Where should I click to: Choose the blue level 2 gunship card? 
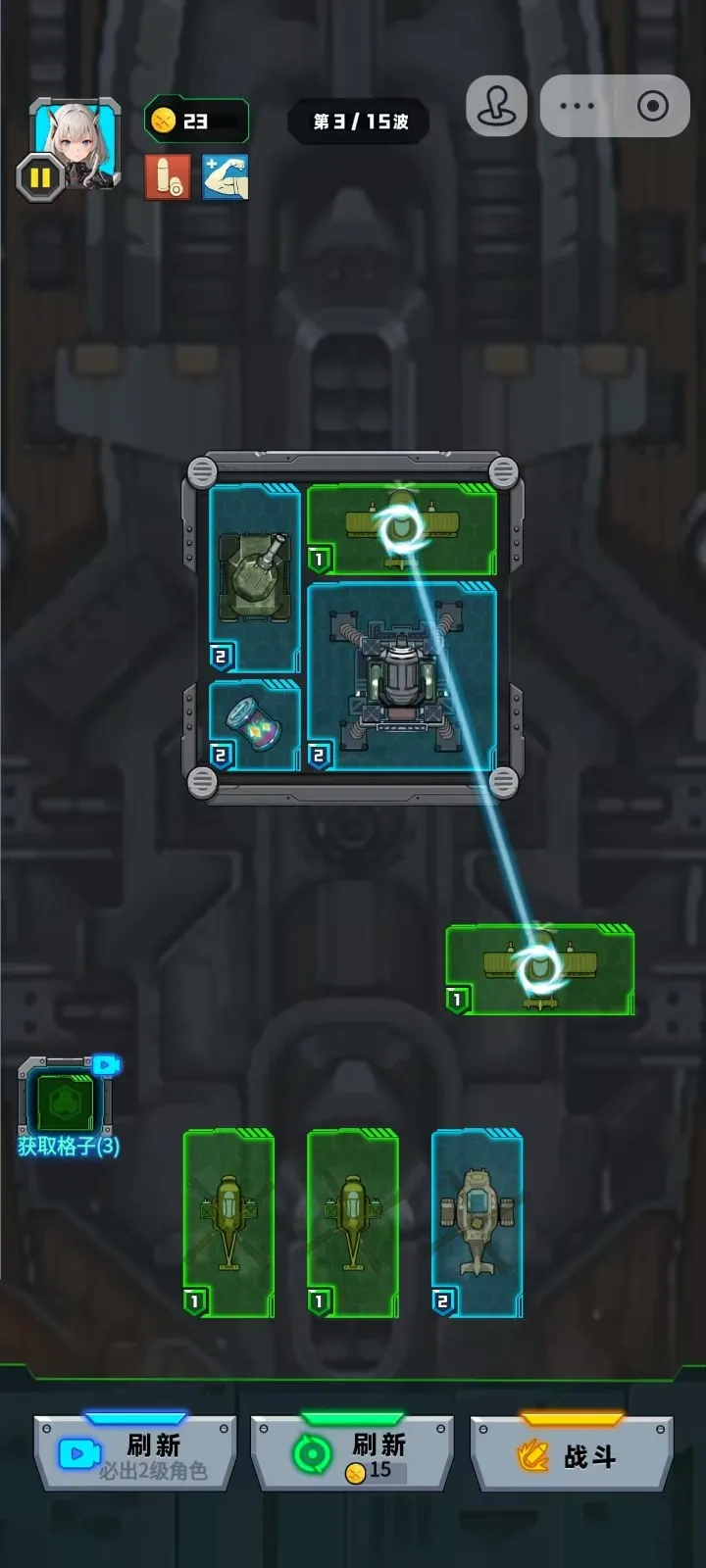tap(478, 1222)
